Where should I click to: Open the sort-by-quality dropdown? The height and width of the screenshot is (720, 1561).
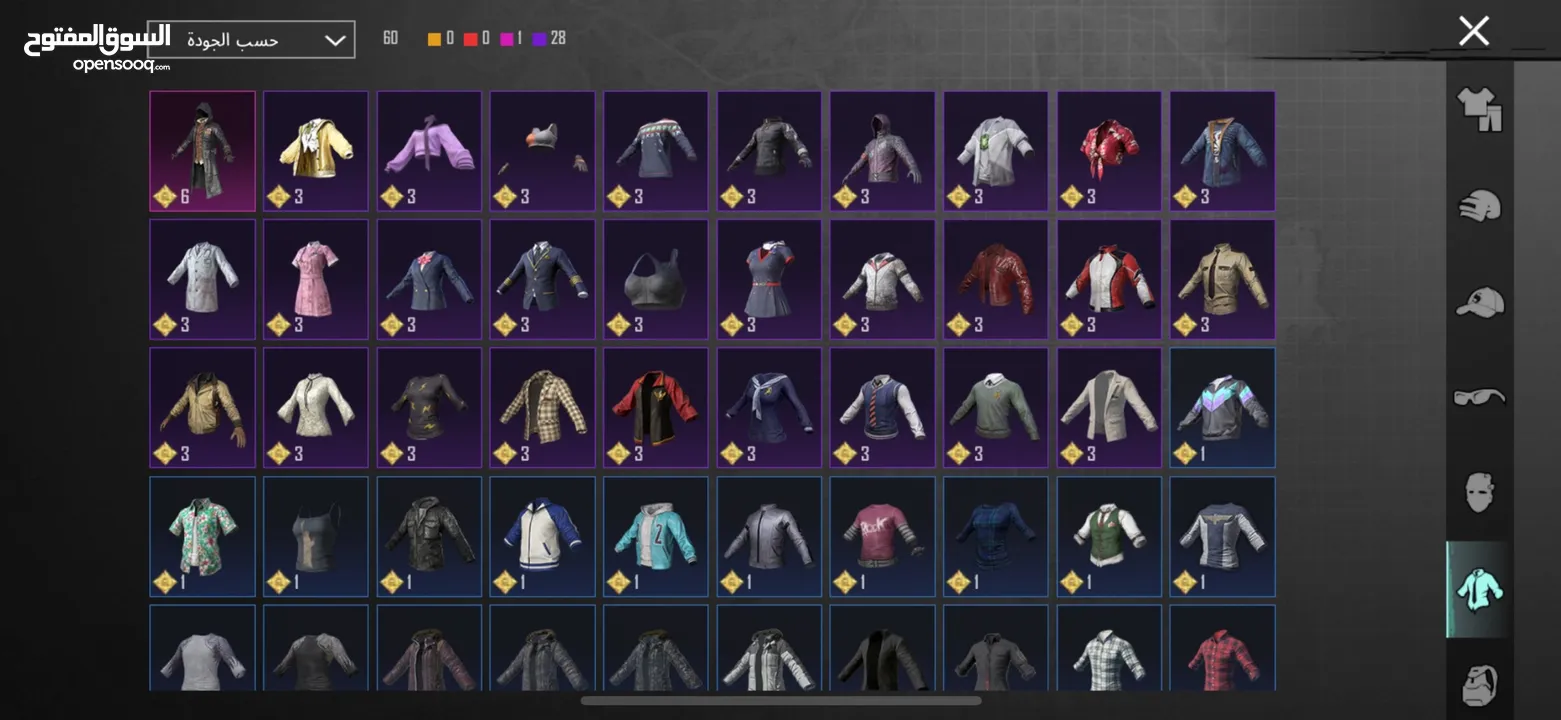tap(251, 40)
